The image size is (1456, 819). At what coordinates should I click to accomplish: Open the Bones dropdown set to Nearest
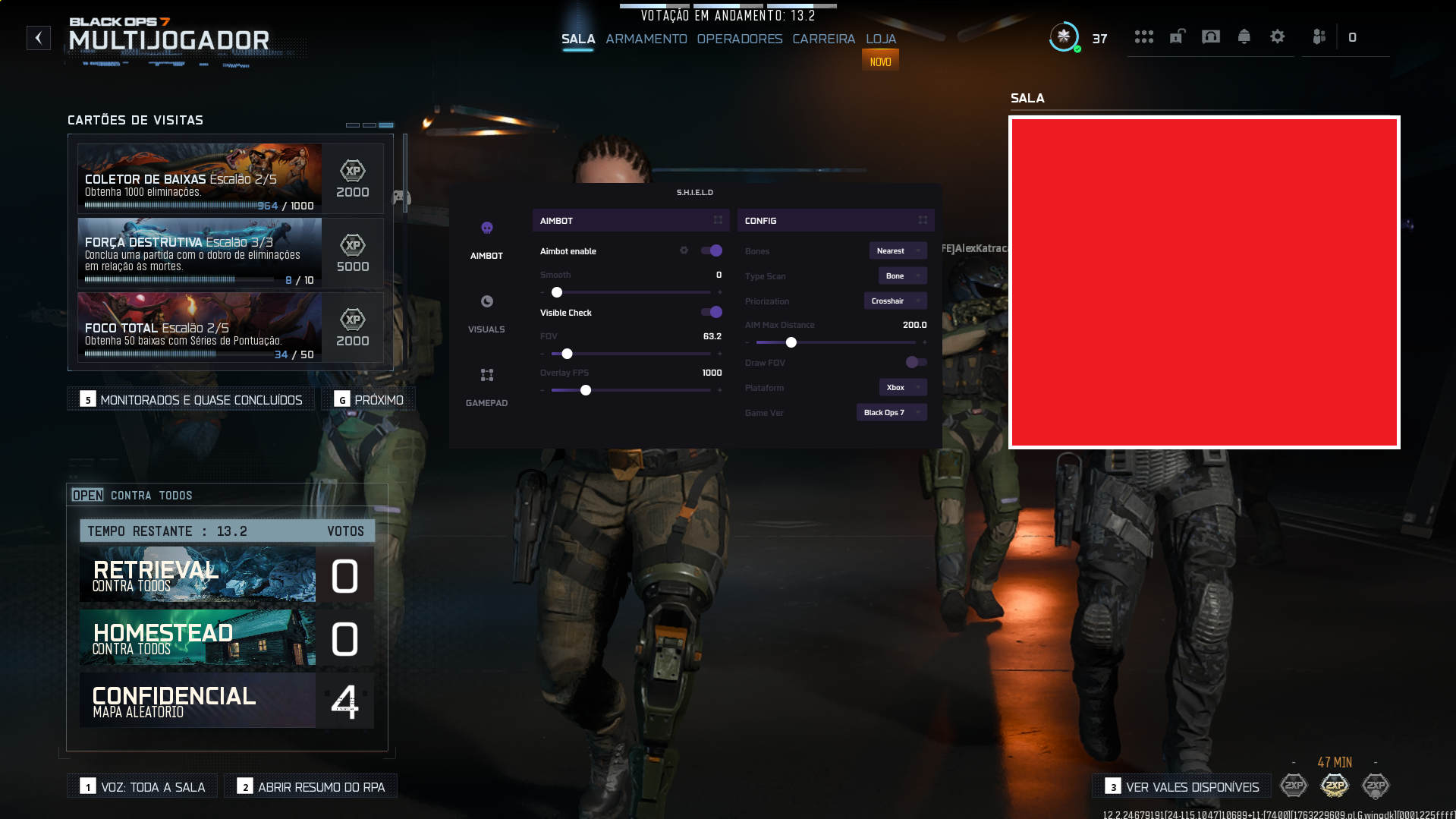click(898, 250)
